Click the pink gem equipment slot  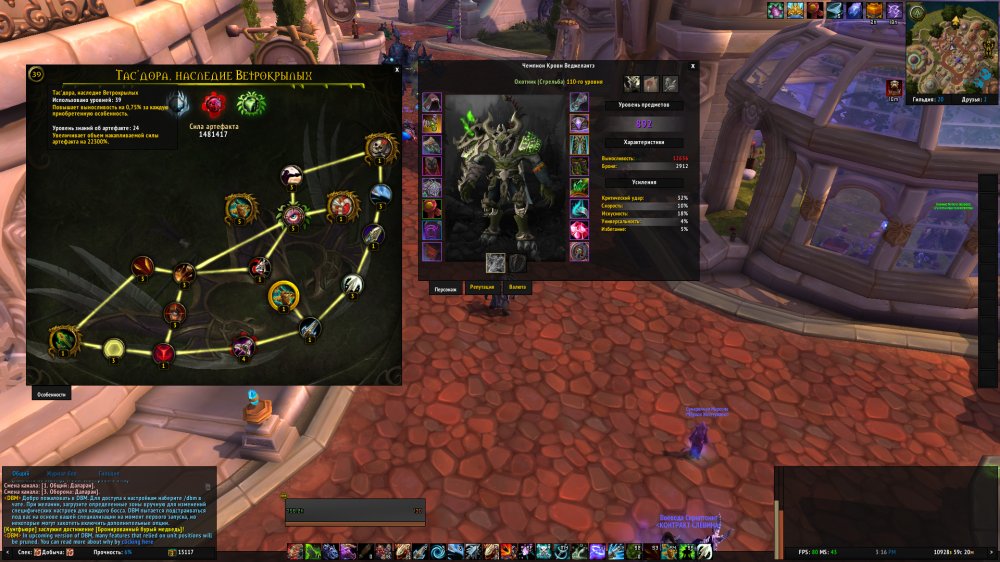pyautogui.click(x=580, y=229)
